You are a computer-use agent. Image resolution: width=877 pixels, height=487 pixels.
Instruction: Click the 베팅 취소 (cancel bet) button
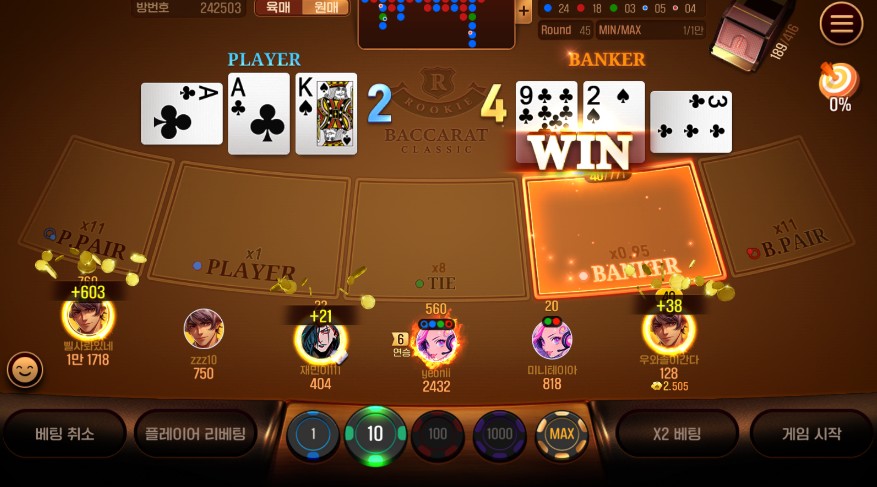(65, 434)
